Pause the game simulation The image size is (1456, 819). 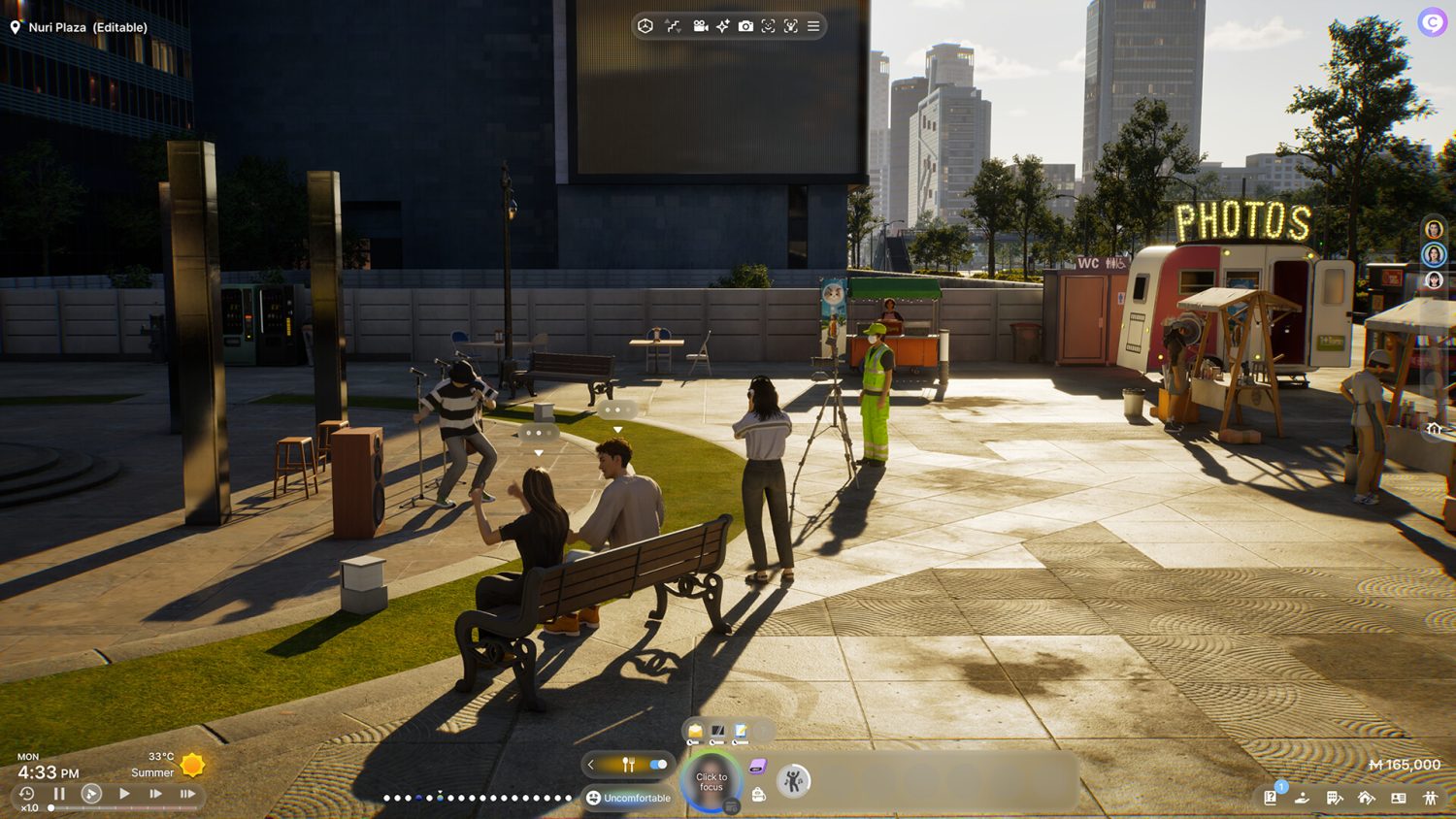[x=59, y=793]
